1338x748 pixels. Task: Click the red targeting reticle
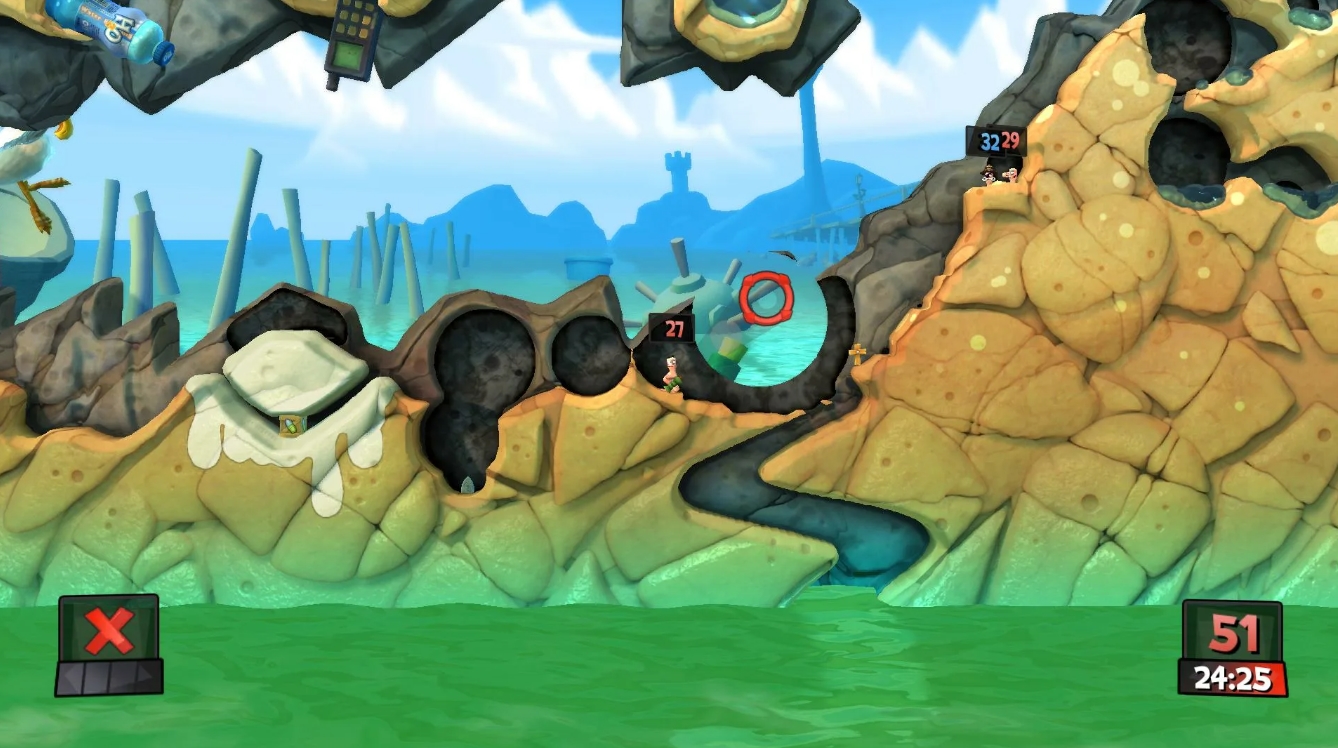[766, 296]
